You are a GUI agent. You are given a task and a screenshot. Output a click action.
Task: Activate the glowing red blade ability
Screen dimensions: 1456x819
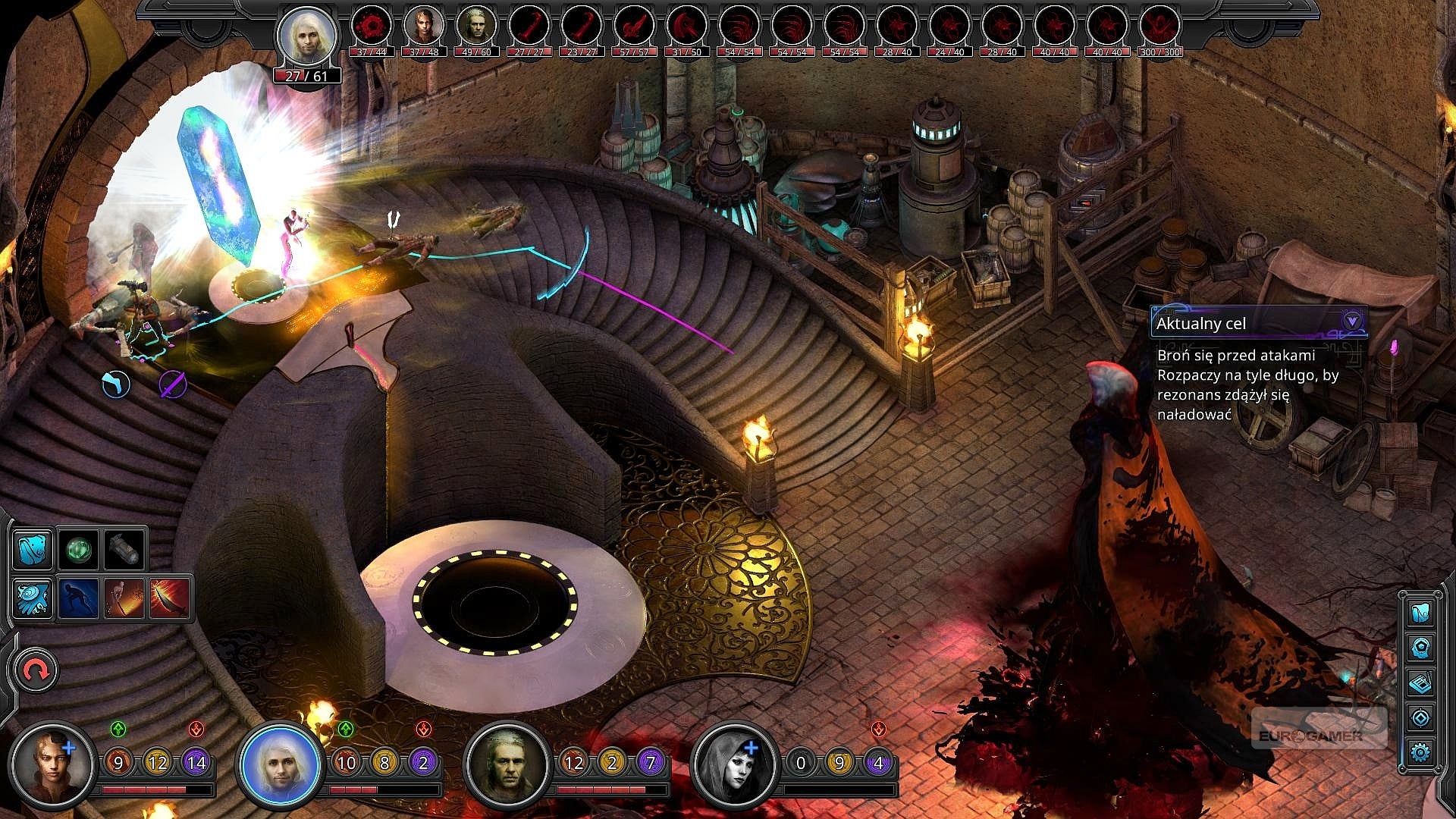point(169,598)
